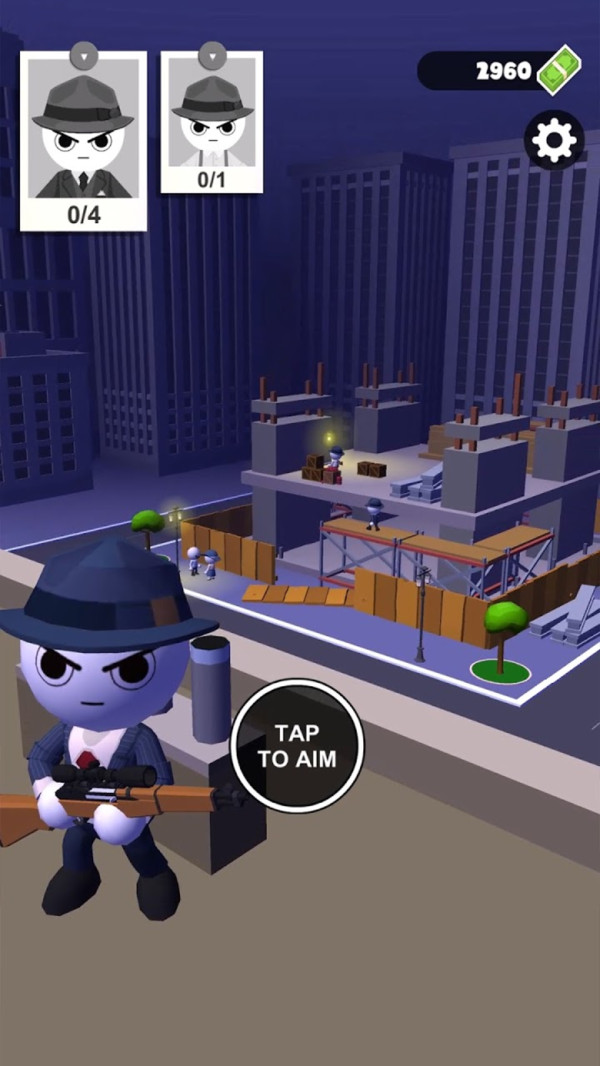The image size is (600, 1066).
Task: Tap the TAP TO AIM button
Action: tap(297, 745)
